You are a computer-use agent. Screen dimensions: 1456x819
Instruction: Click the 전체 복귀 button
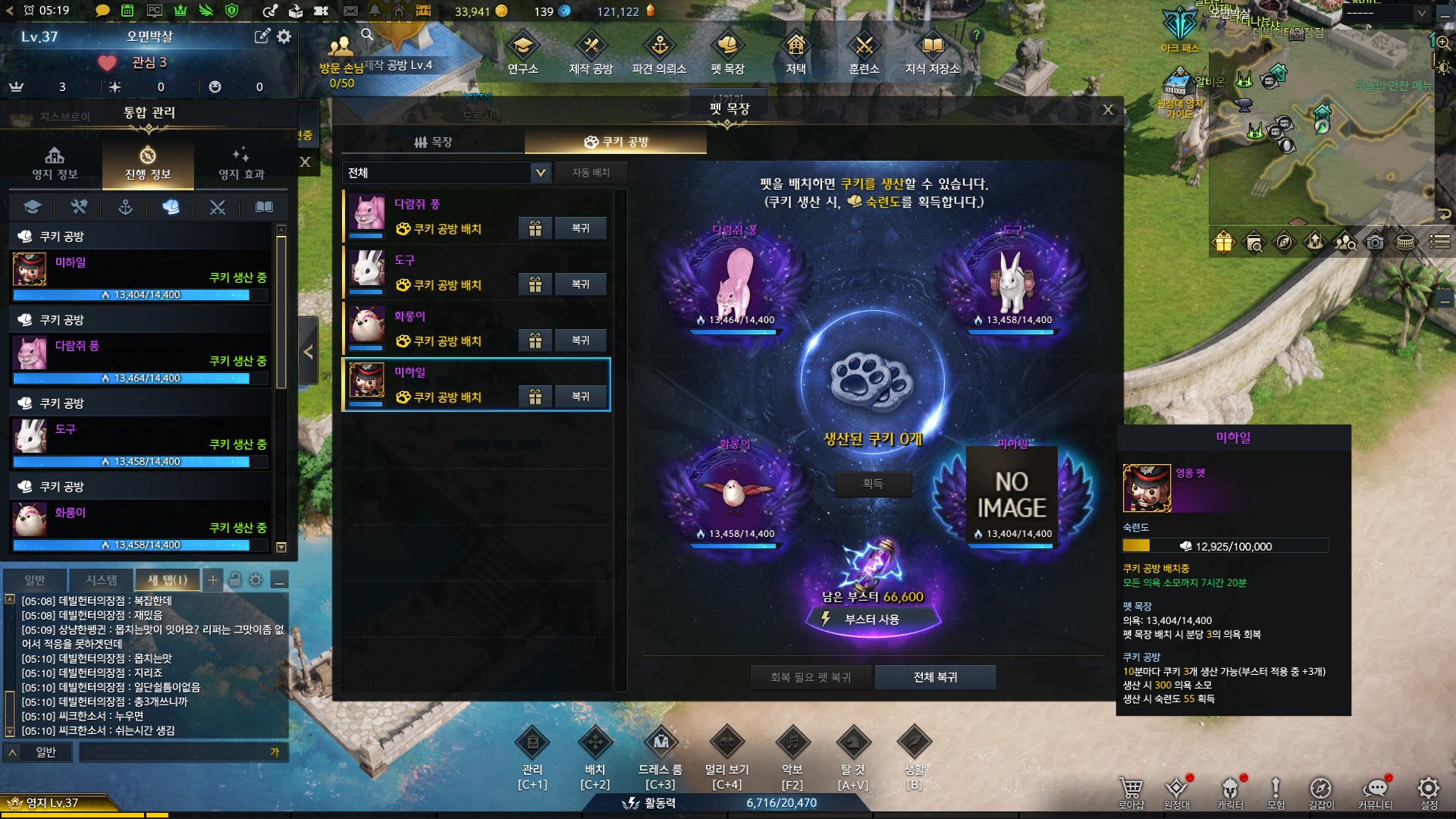pos(935,677)
